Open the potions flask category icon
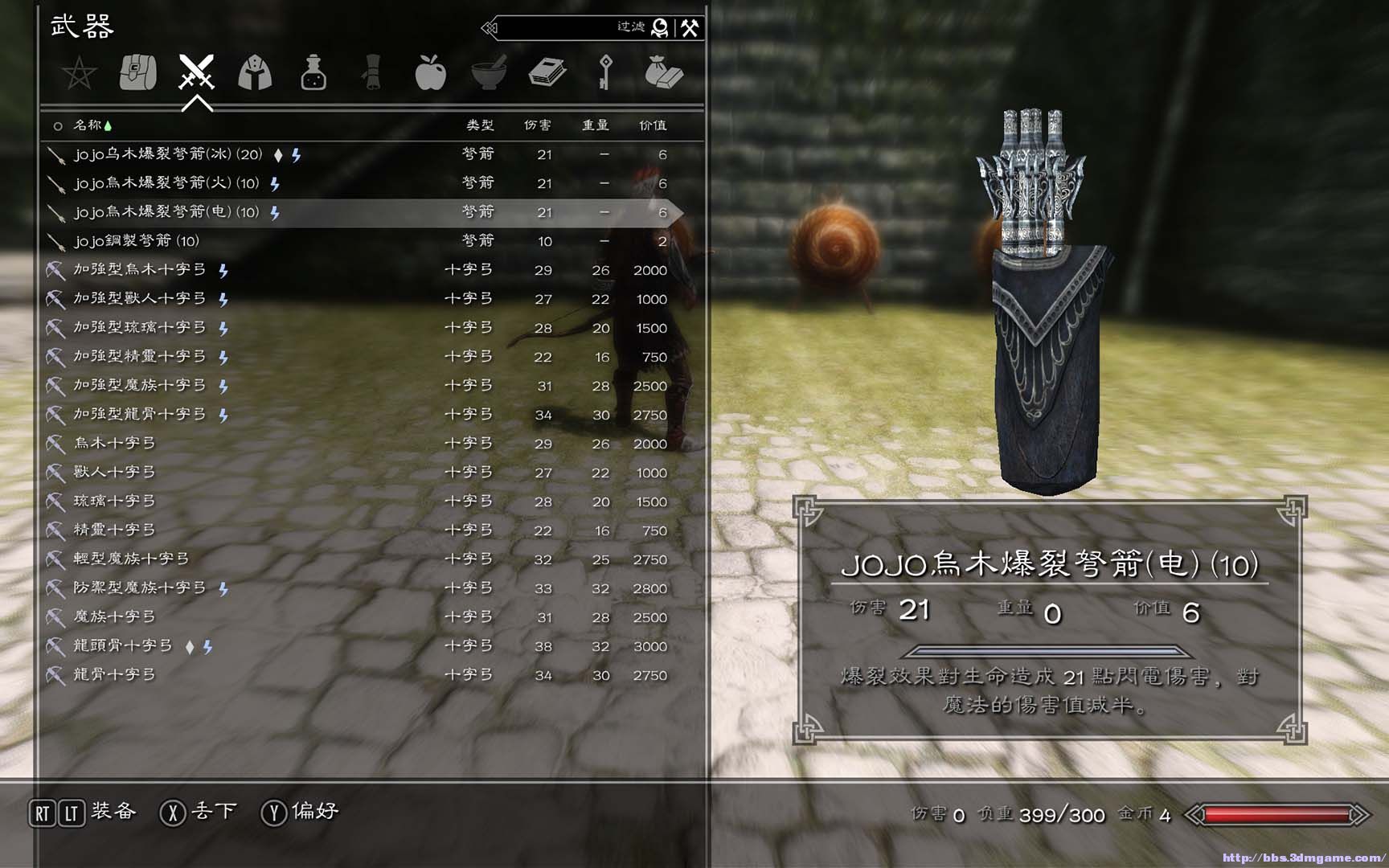This screenshot has width=1389, height=868. click(x=313, y=72)
